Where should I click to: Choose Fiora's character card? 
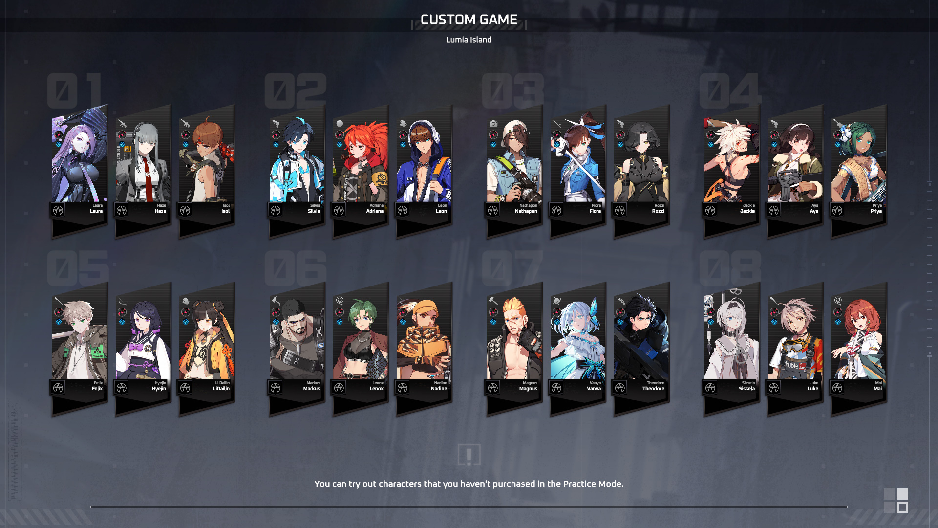tap(576, 165)
